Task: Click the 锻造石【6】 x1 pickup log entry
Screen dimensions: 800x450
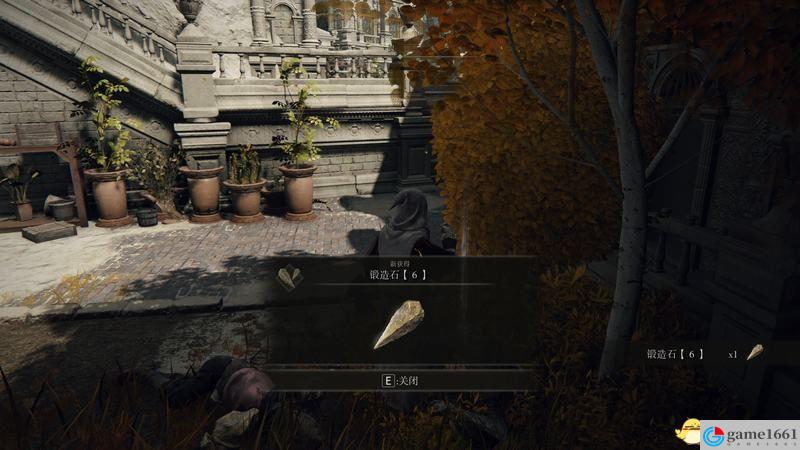Action: click(x=704, y=353)
